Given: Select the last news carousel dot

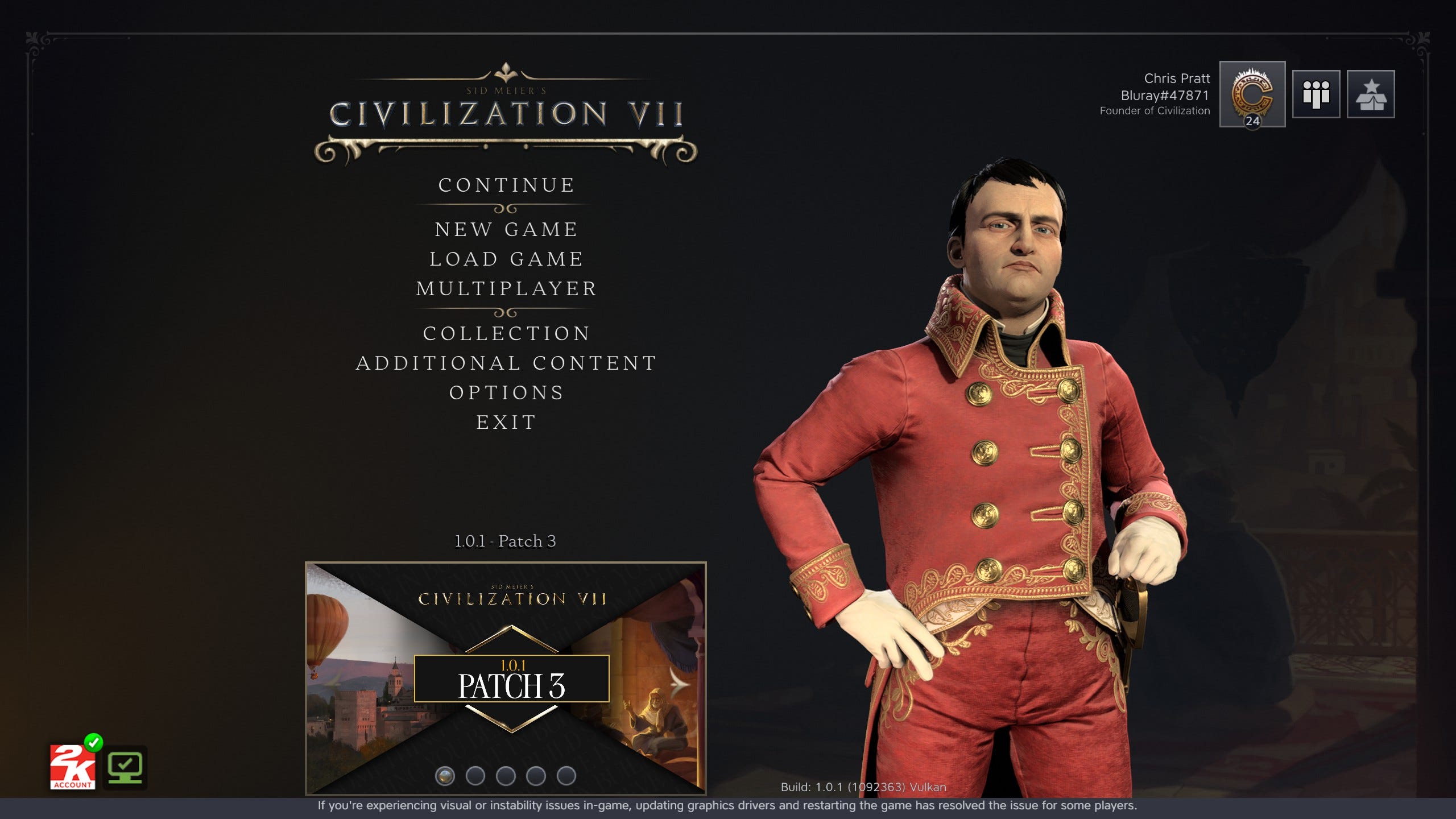Looking at the screenshot, I should click(x=566, y=776).
